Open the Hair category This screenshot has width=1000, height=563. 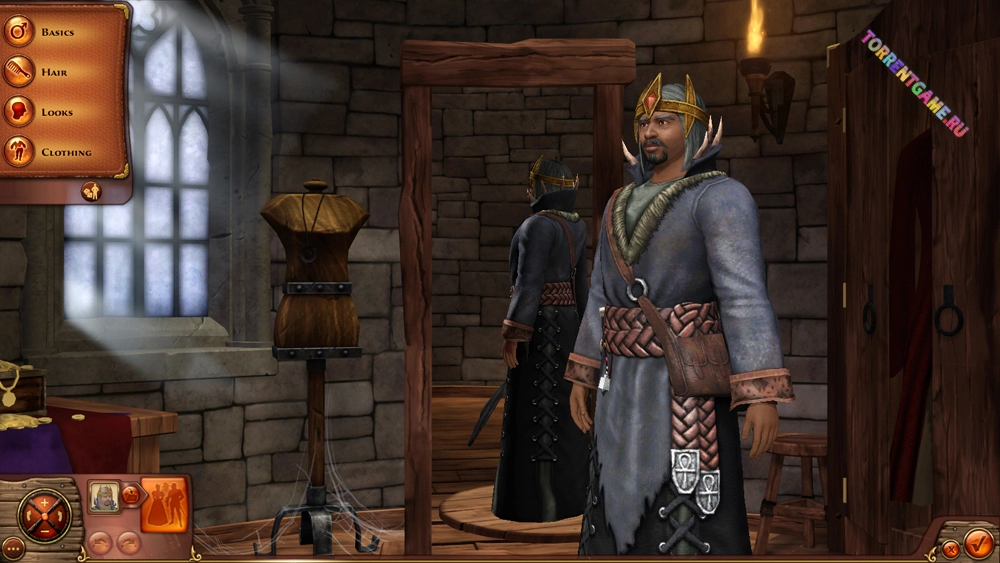[54, 72]
